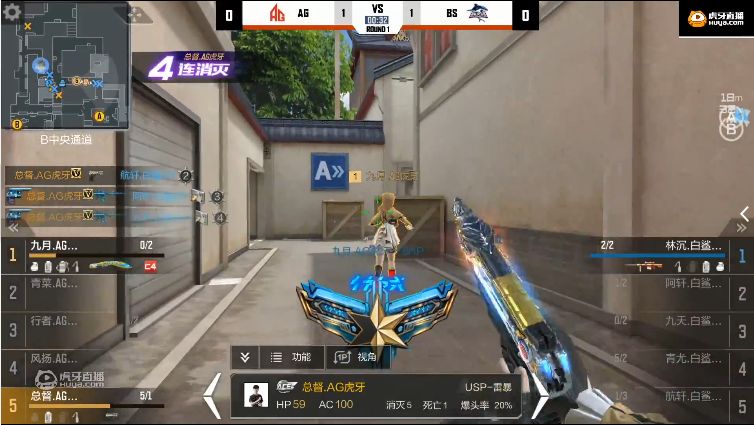Go to next player with right arrow
754x425 pixels.
539,396
